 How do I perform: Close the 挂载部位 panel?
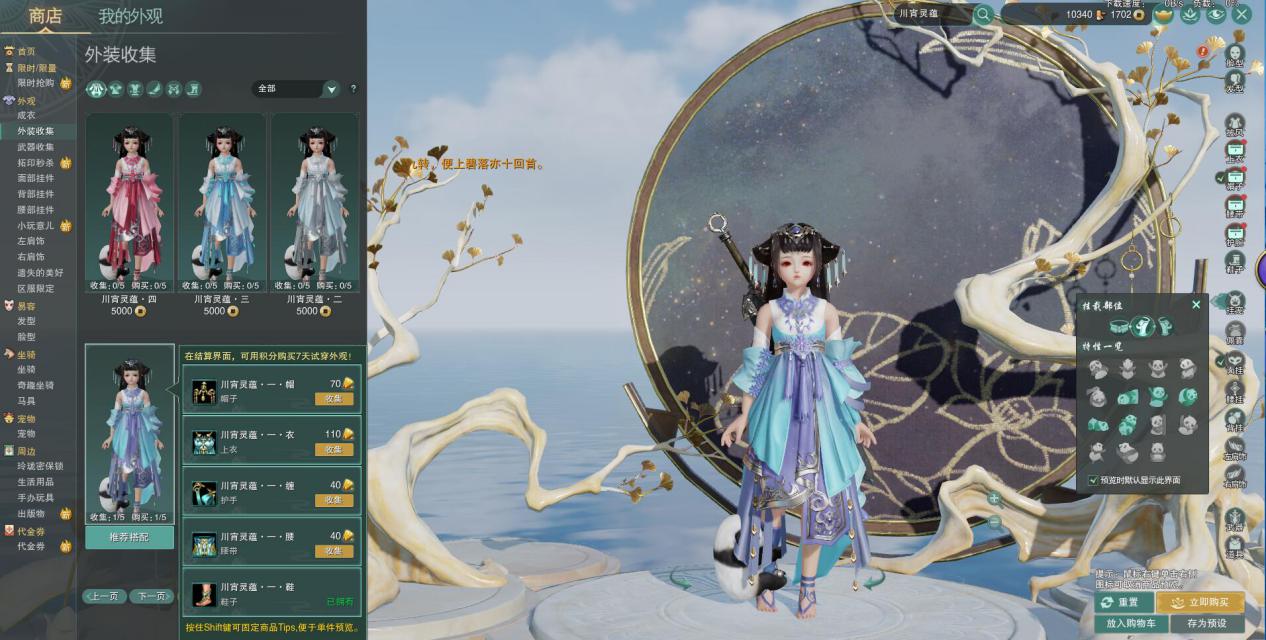tap(1196, 304)
